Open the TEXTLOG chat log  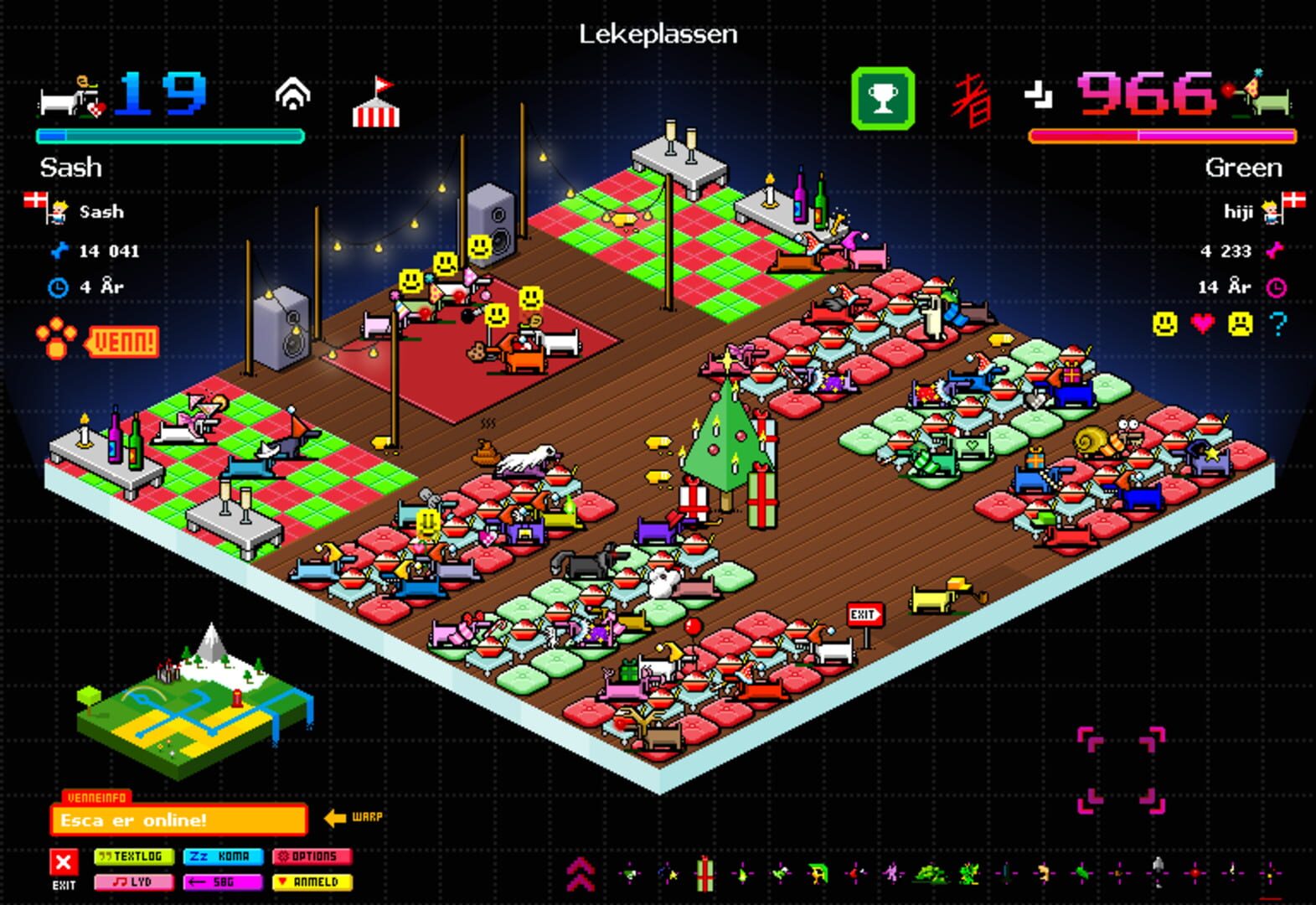coord(135,857)
